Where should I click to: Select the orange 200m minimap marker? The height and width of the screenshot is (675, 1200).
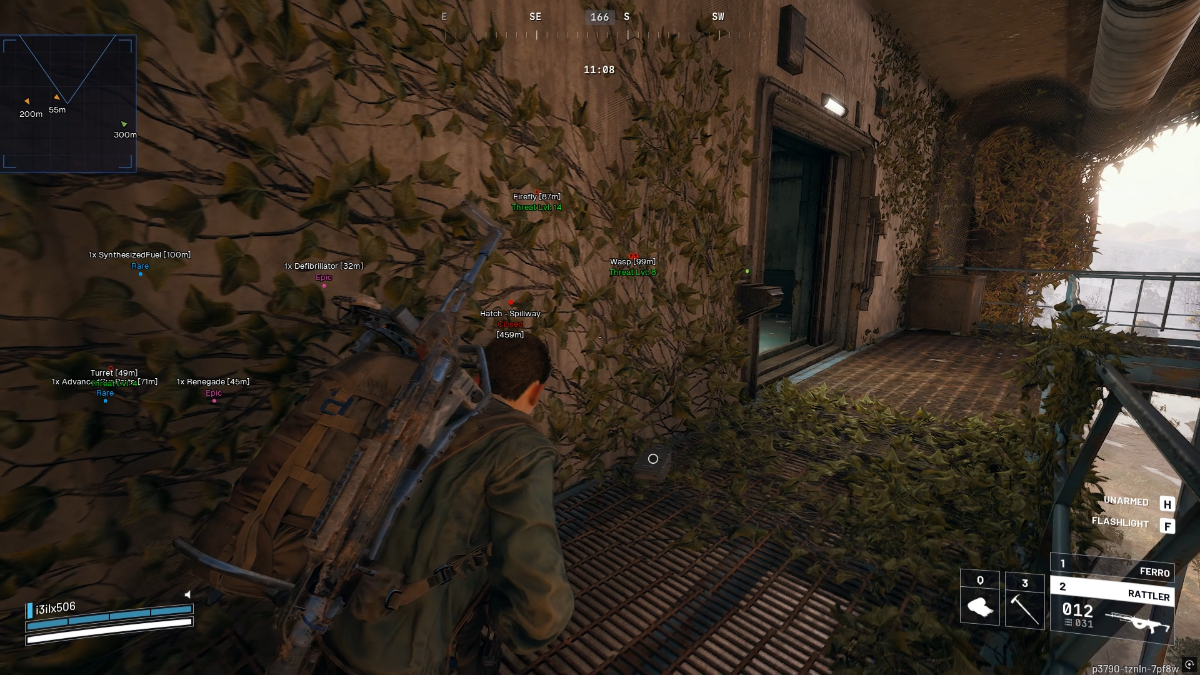point(26,101)
